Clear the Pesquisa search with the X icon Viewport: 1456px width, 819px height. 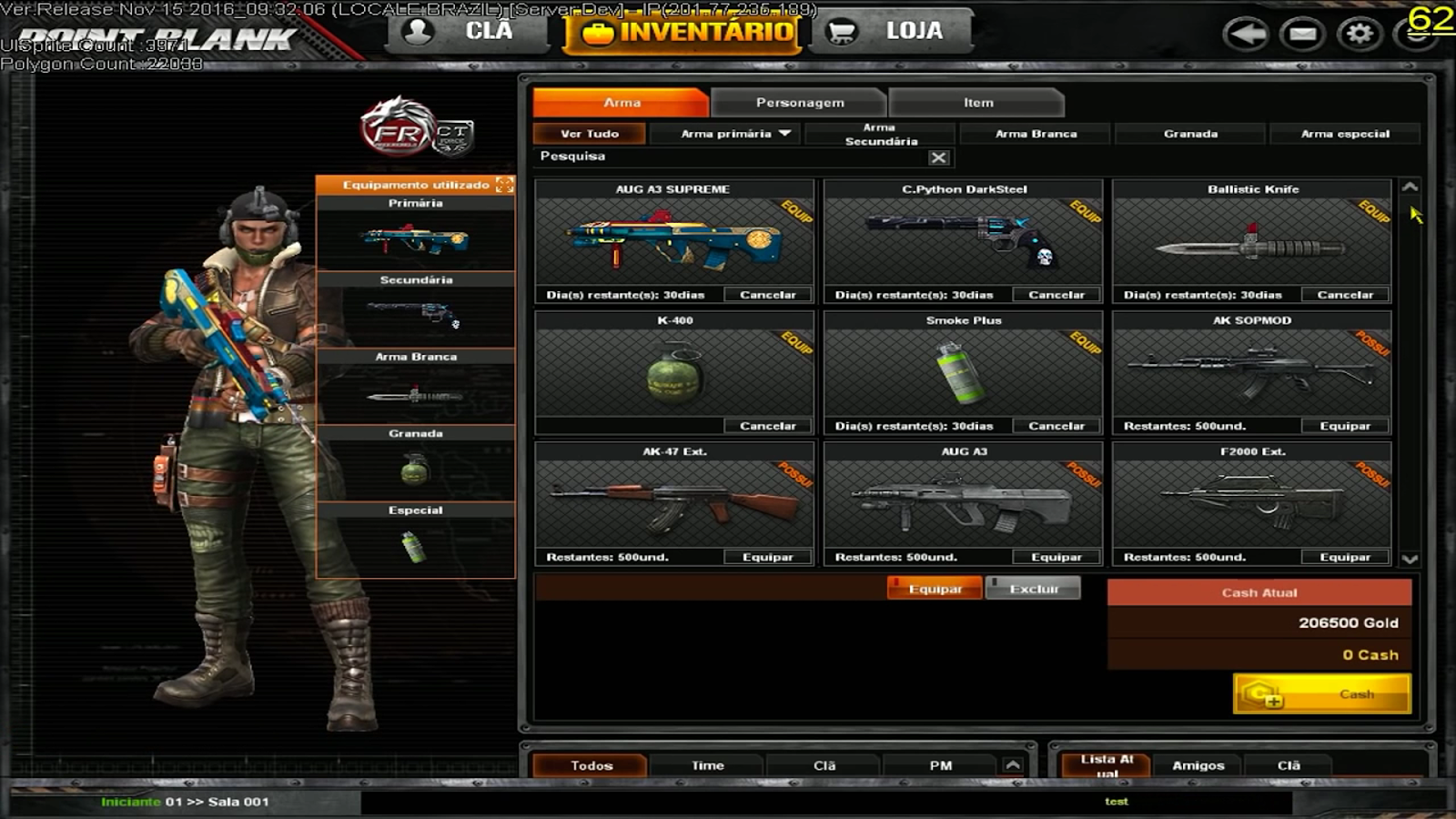point(939,157)
